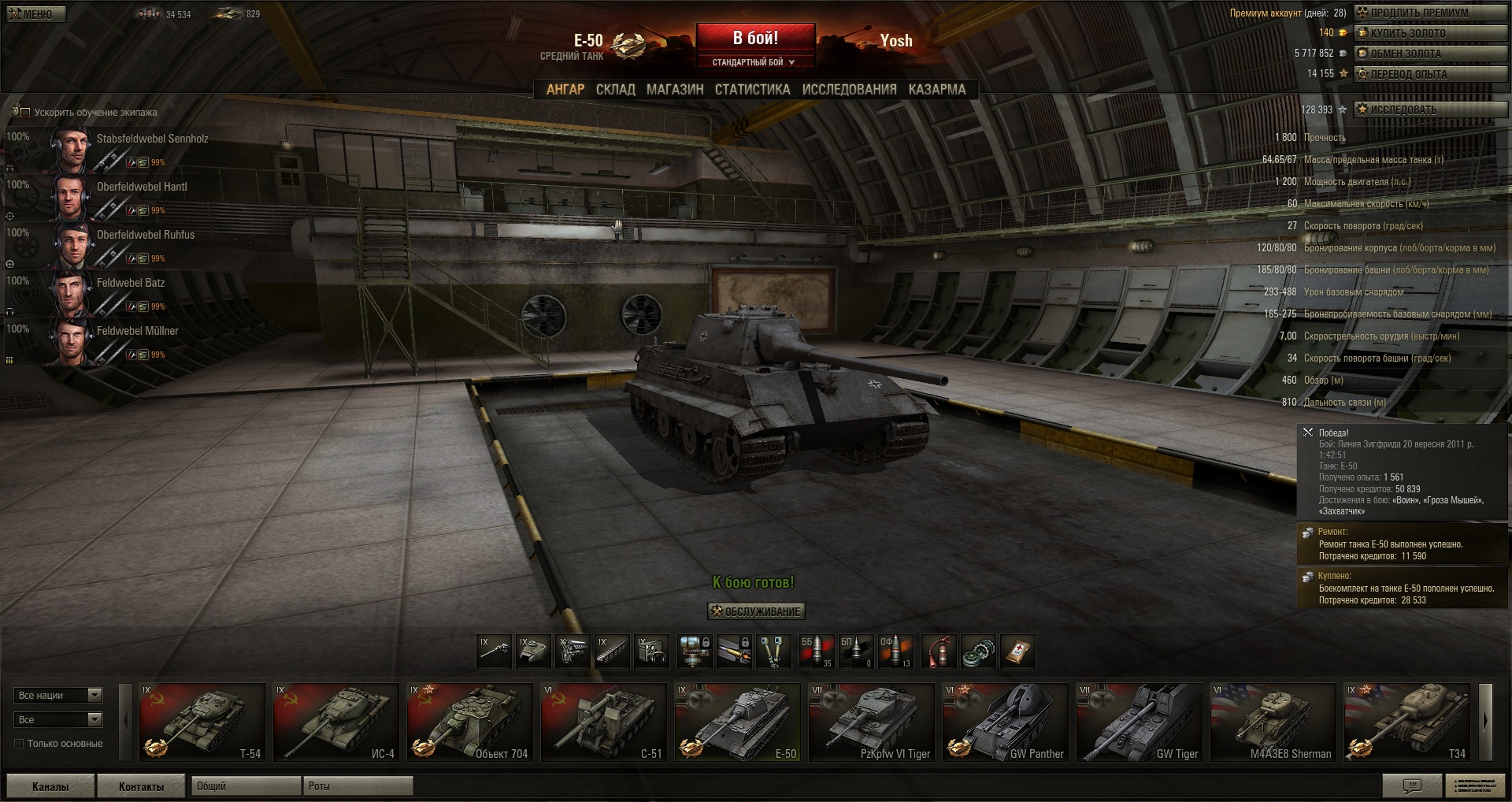
Task: Select the T-54 tank in carousel
Action: (202, 722)
